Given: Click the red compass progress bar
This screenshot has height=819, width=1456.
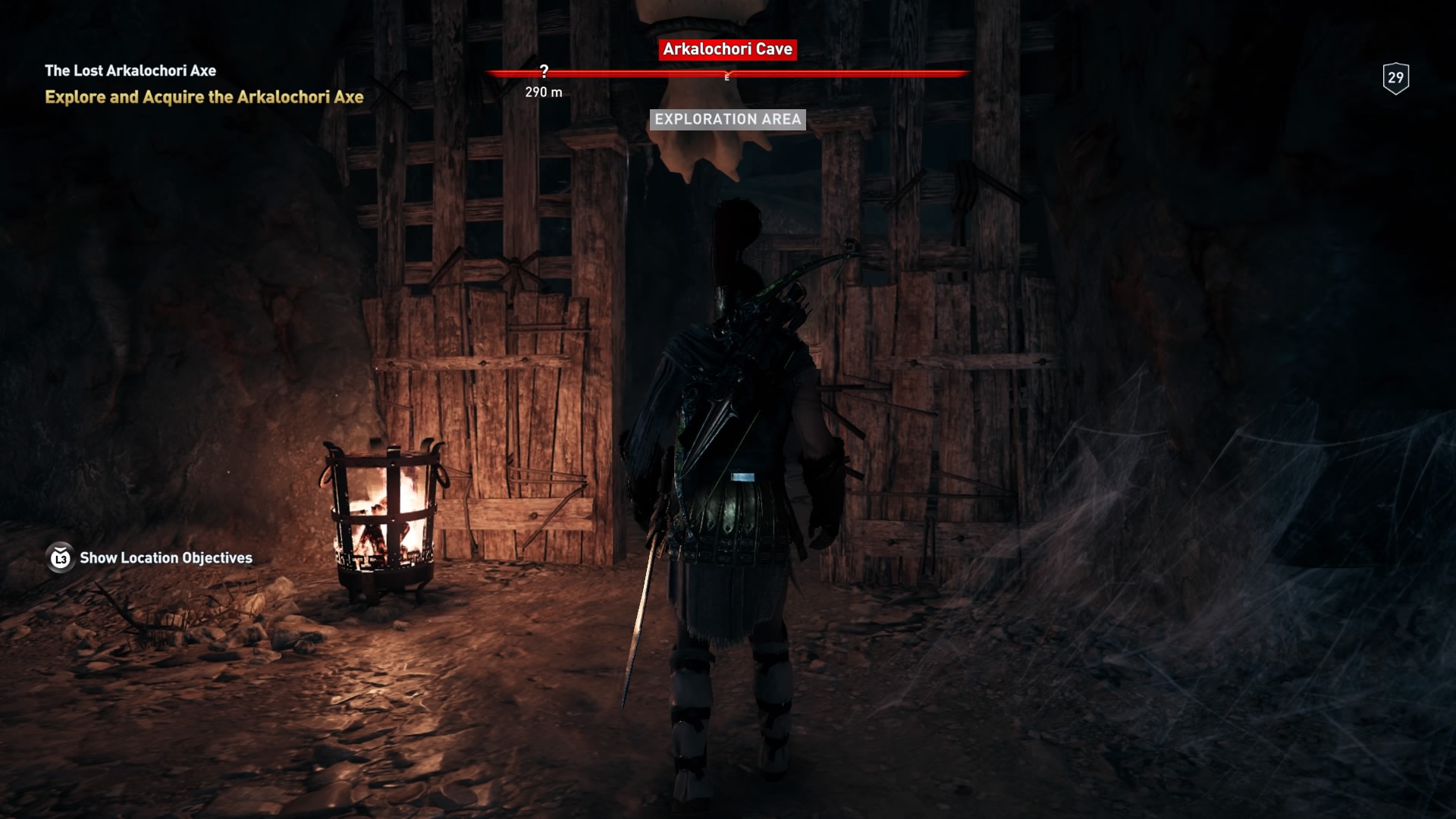Looking at the screenshot, I should pos(834,74).
